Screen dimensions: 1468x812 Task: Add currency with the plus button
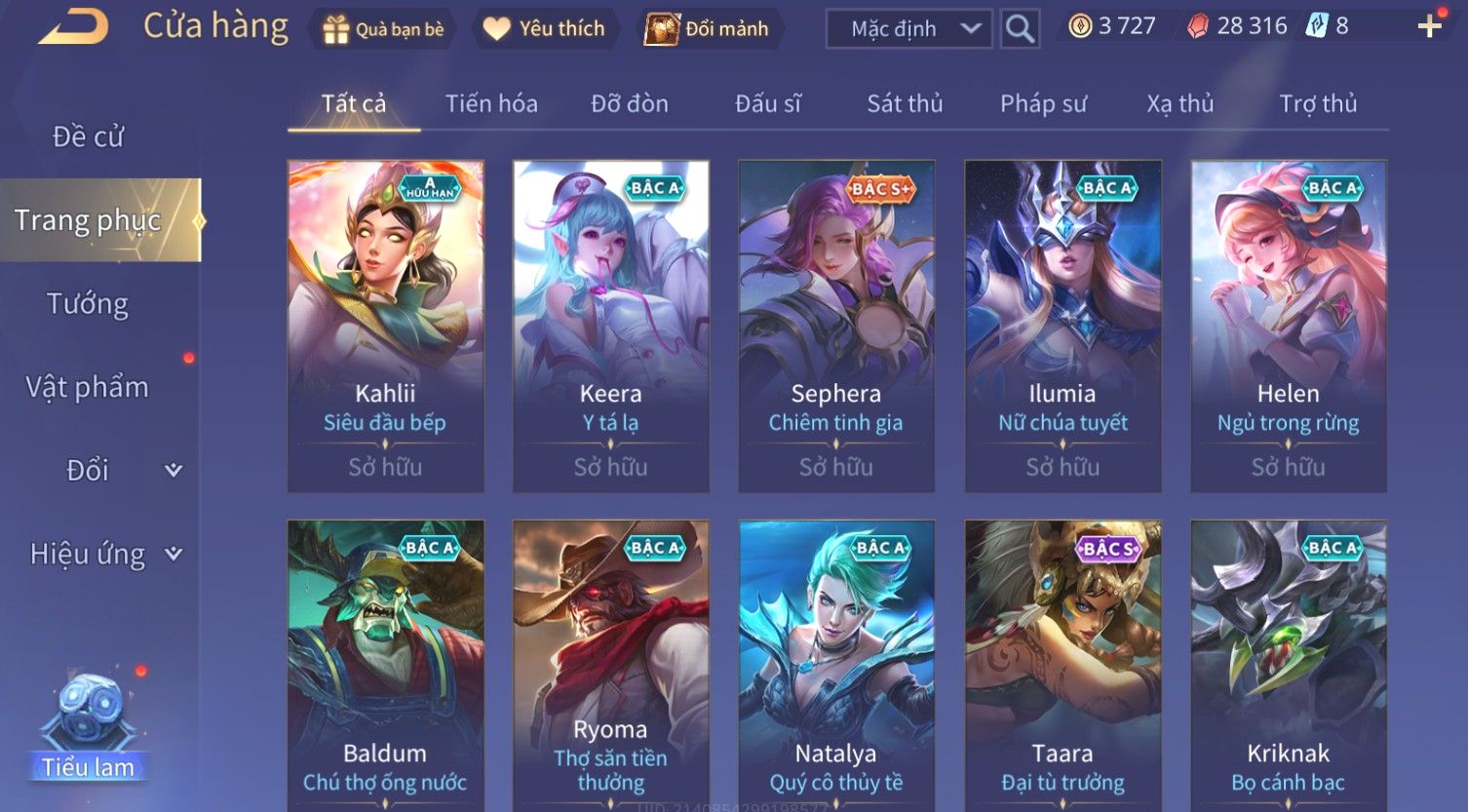(1429, 26)
